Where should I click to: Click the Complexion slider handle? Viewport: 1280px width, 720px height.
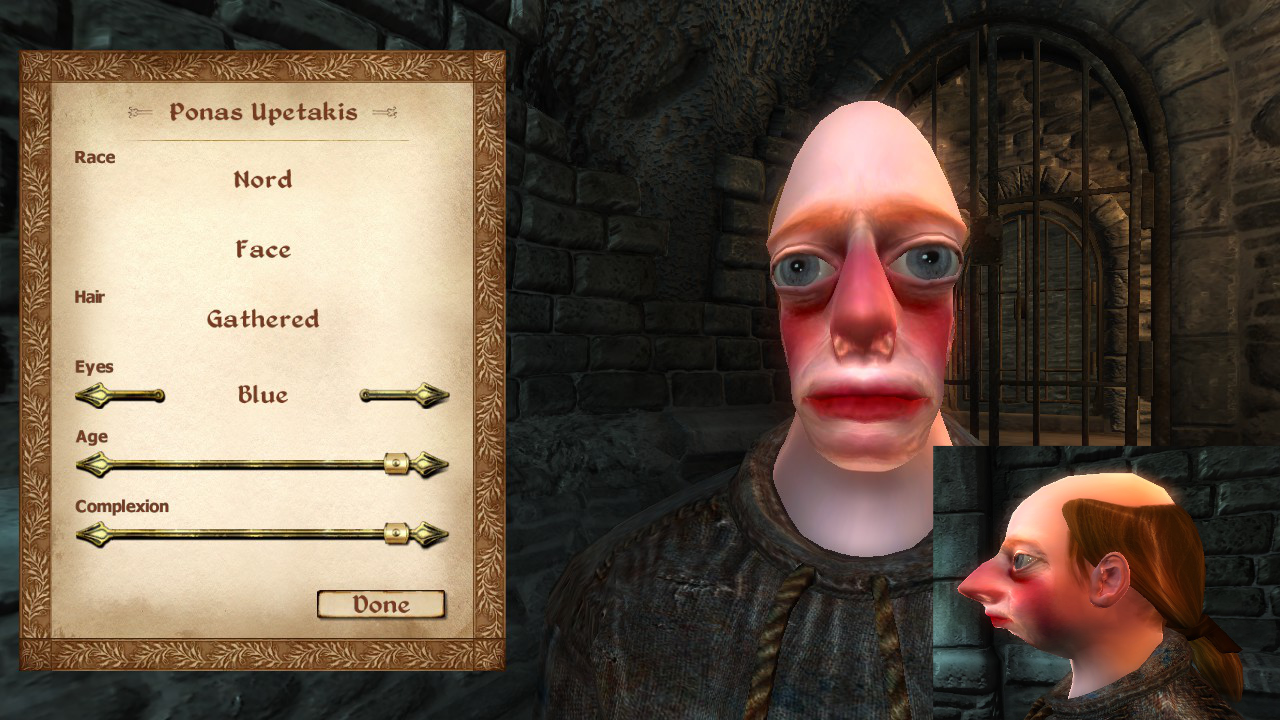pyautogui.click(x=397, y=534)
